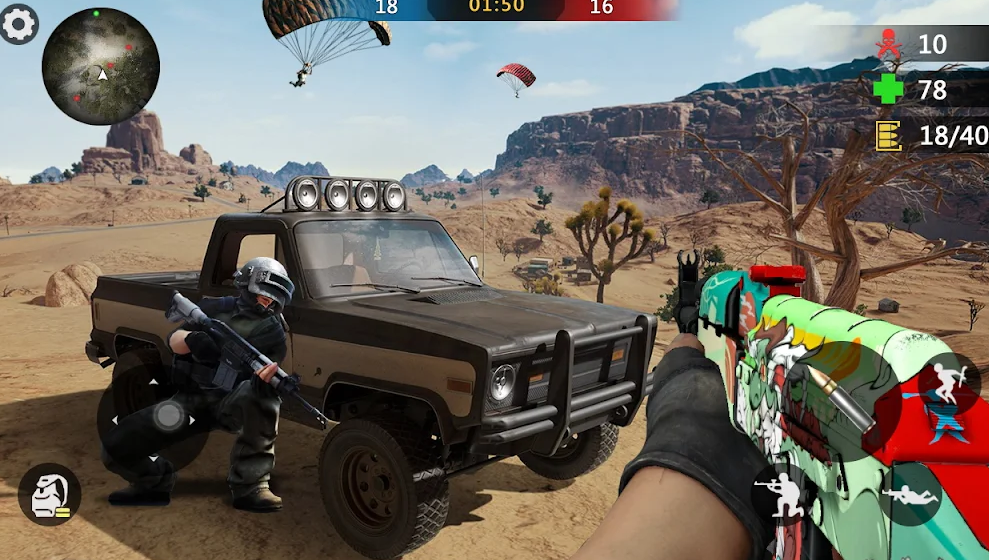This screenshot has height=560, width=989.
Task: Tap the circular minimap
Action: click(101, 66)
